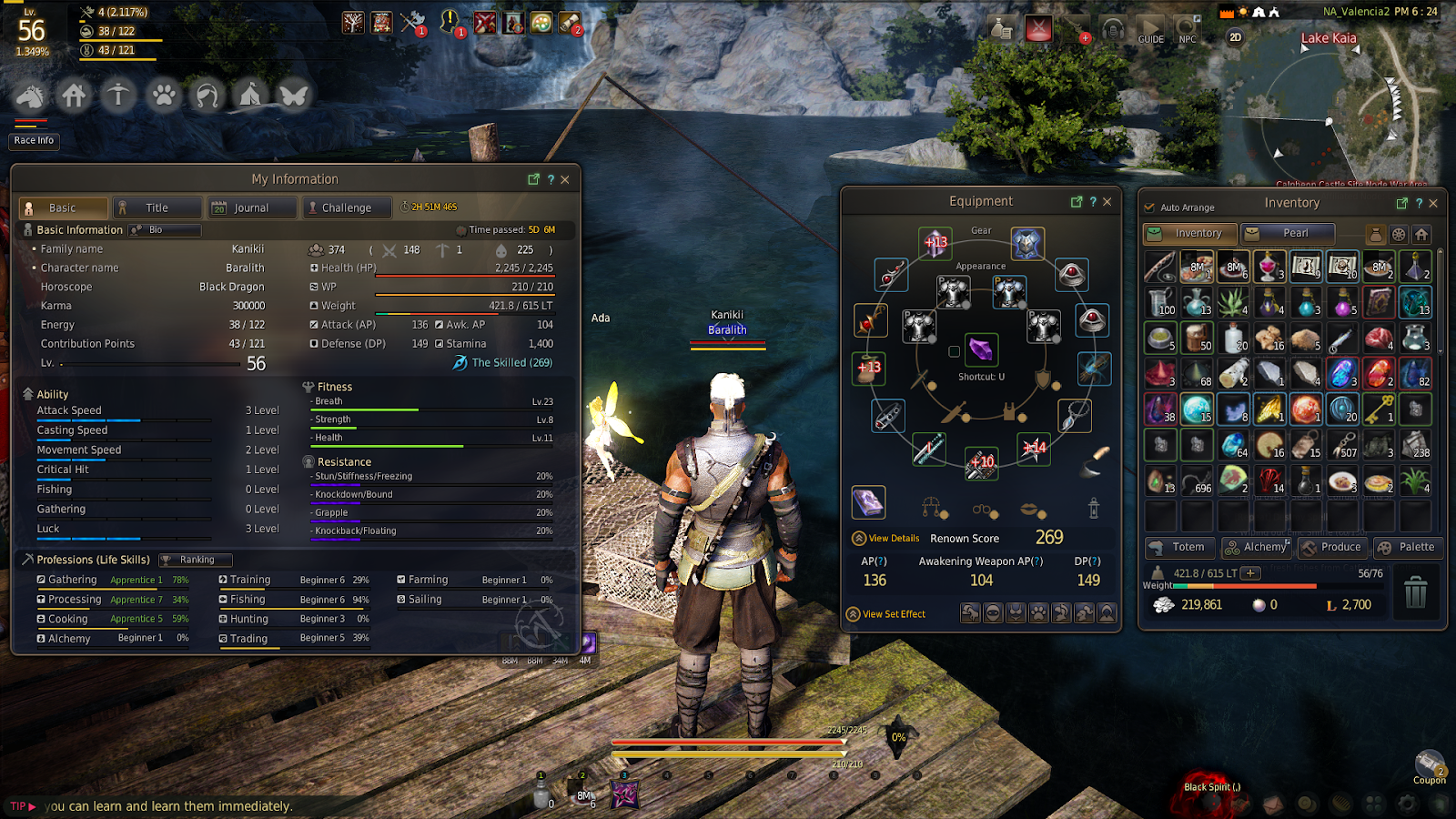Select the Challenge tab

click(347, 208)
